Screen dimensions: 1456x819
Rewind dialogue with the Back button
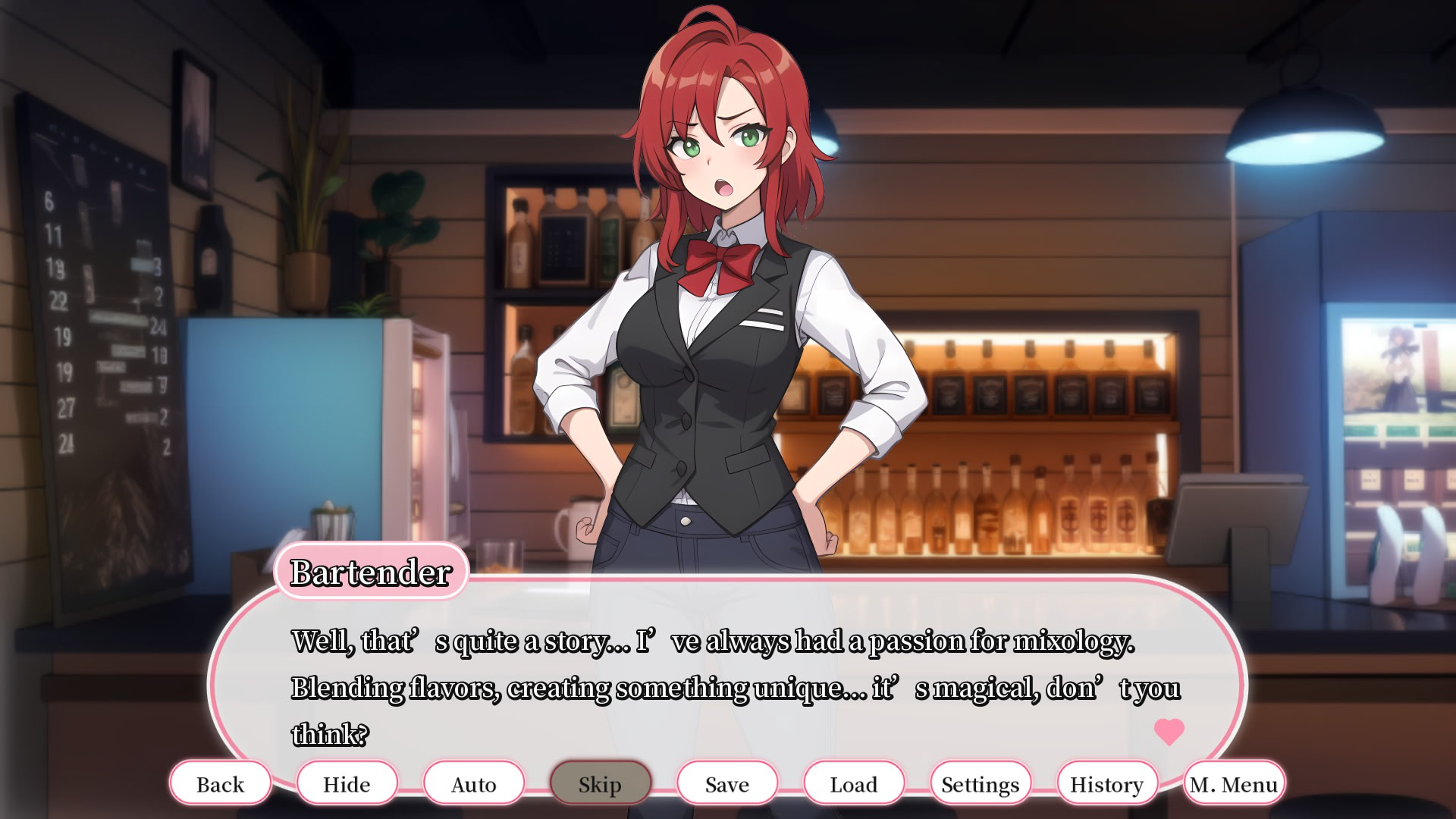[x=221, y=783]
